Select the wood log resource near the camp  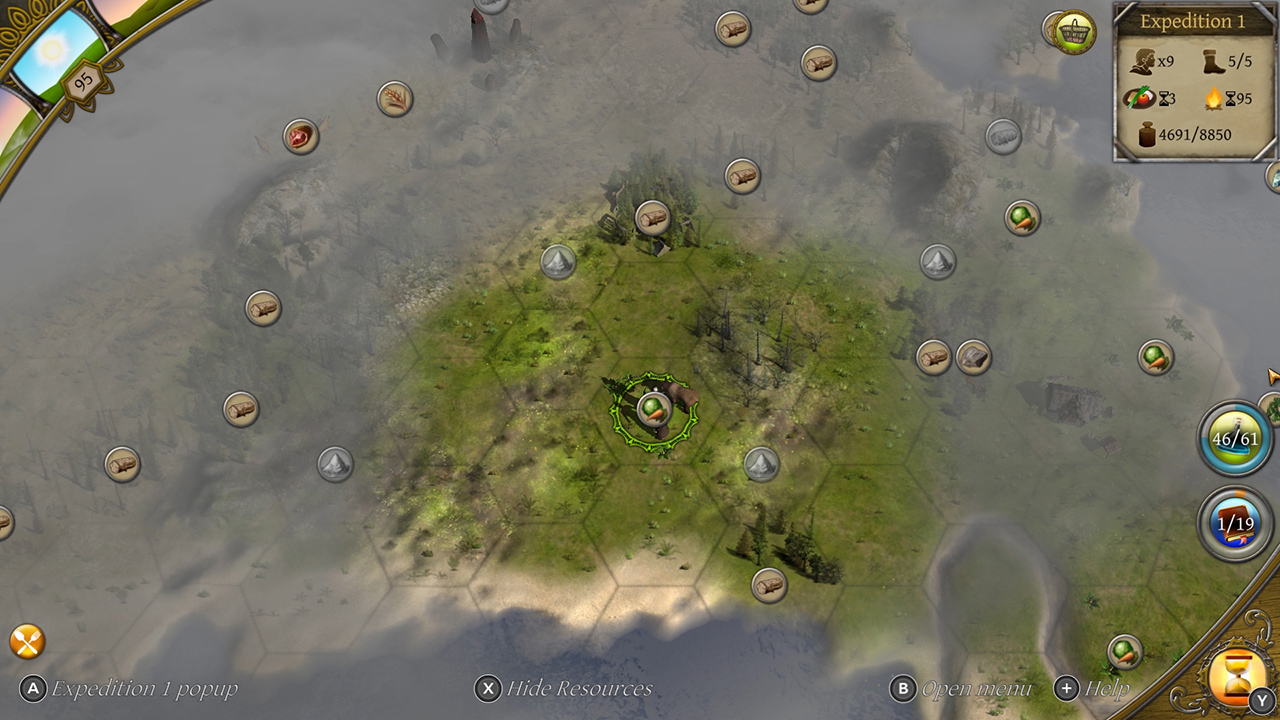click(655, 219)
